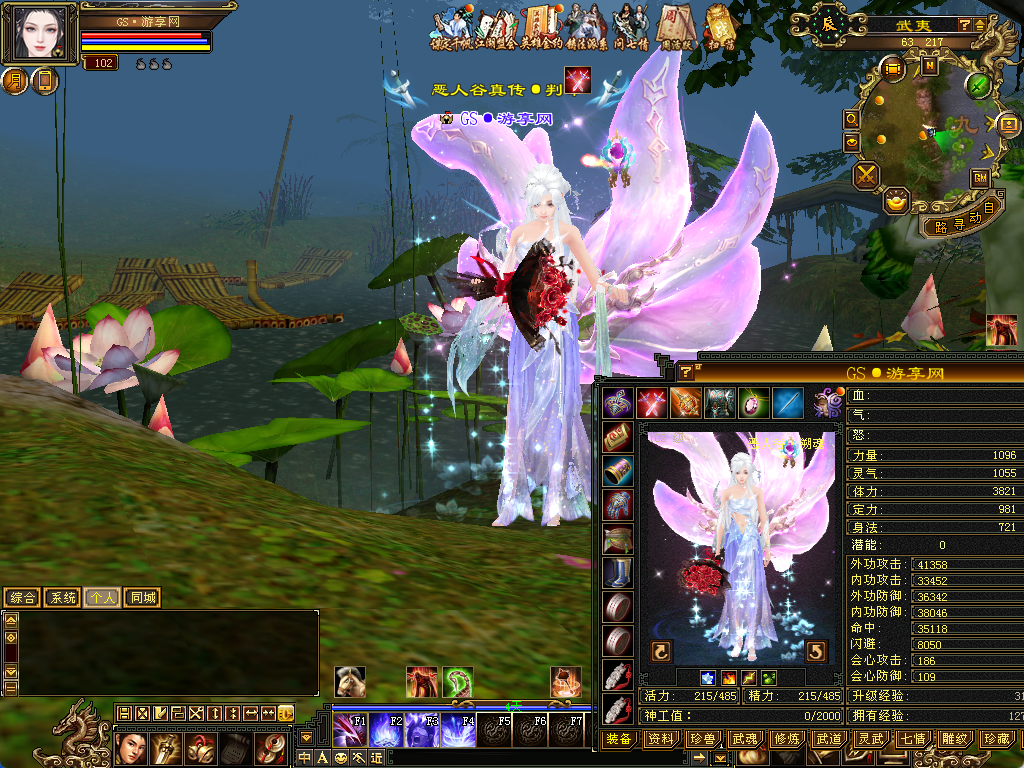Select the boots equipment slot

click(x=617, y=573)
